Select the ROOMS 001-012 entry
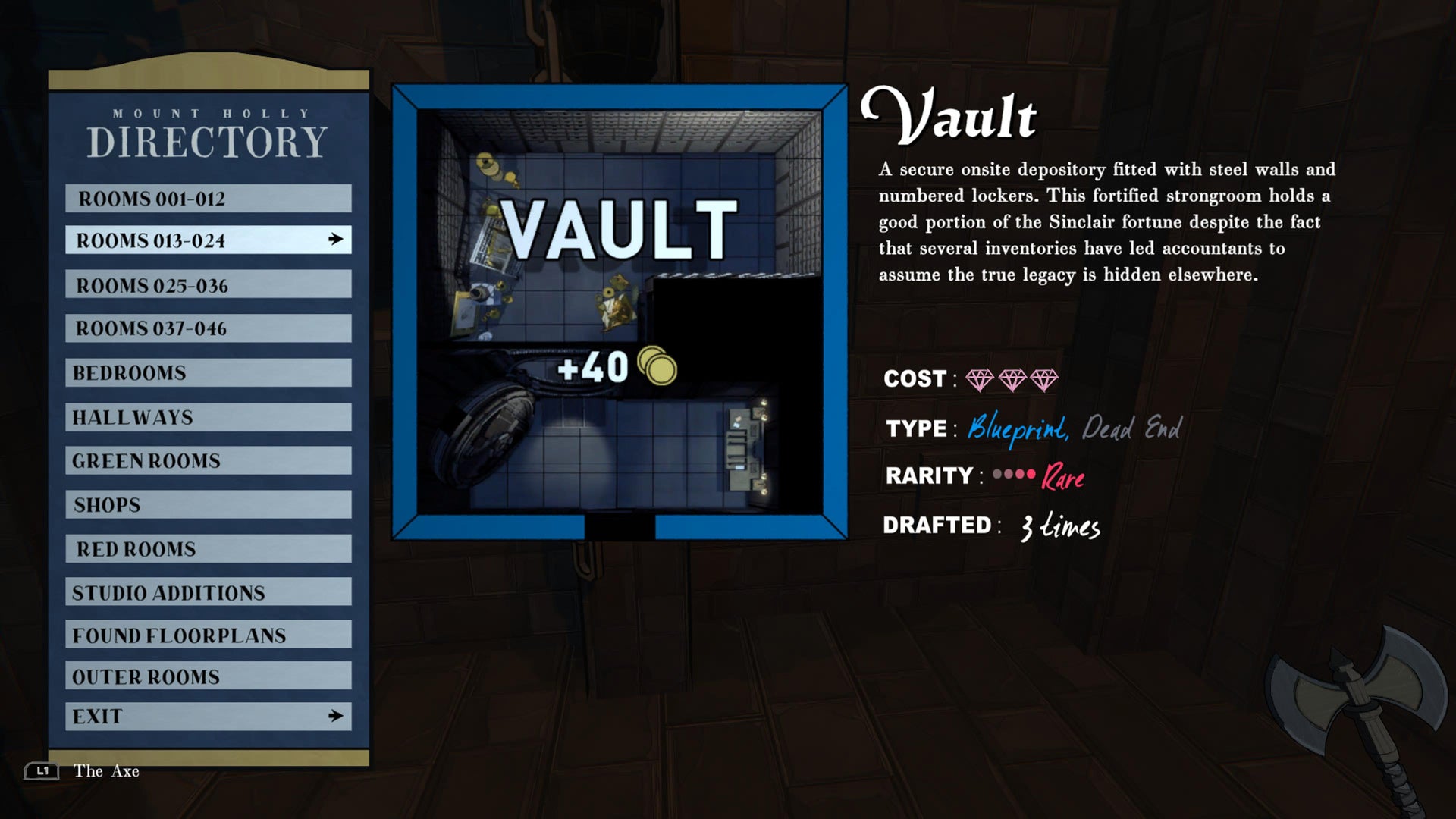This screenshot has width=1456, height=819. tap(209, 199)
